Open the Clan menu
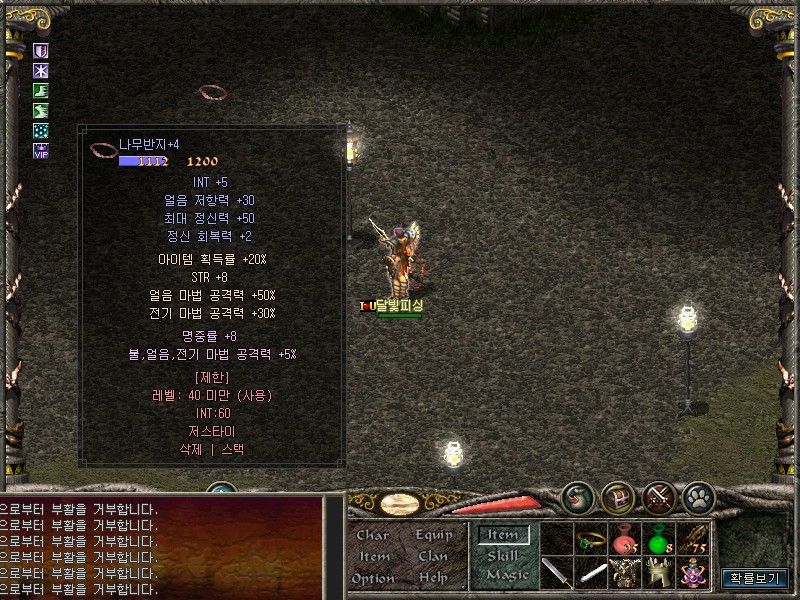800x600 pixels. 433,556
